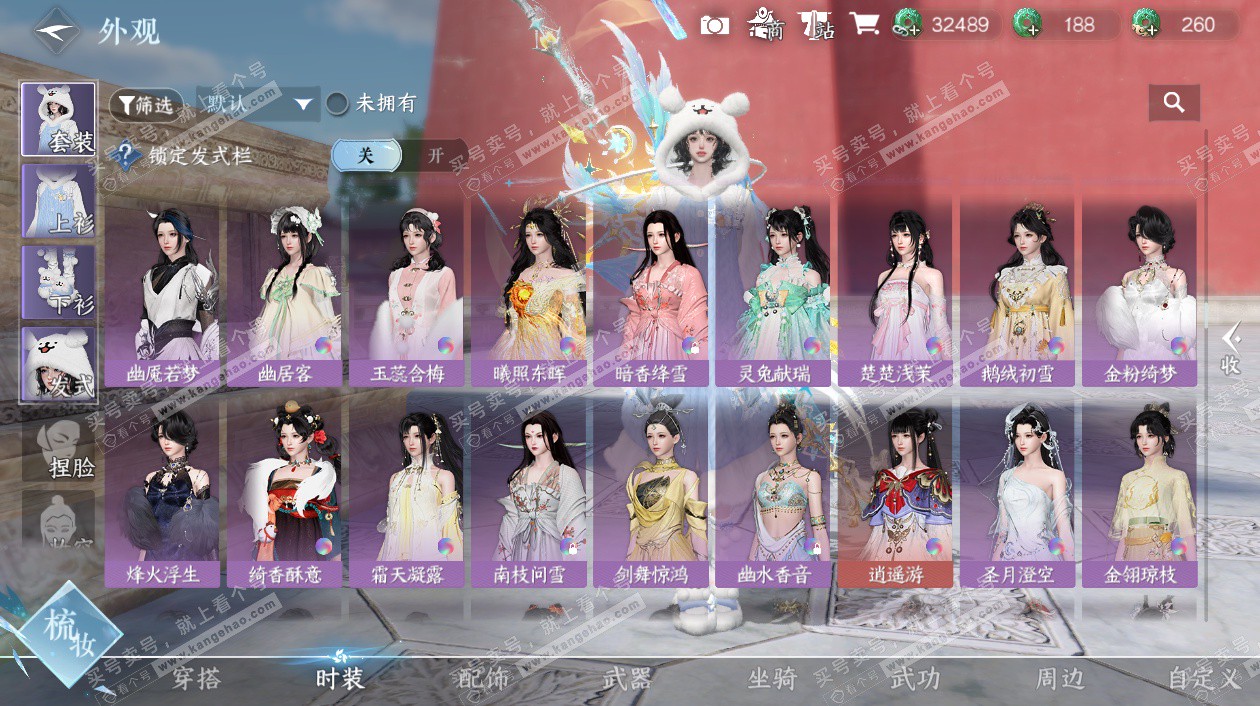The height and width of the screenshot is (706, 1260).
Task: Switch to the 坐骑 bottom tab
Action: pos(772,679)
